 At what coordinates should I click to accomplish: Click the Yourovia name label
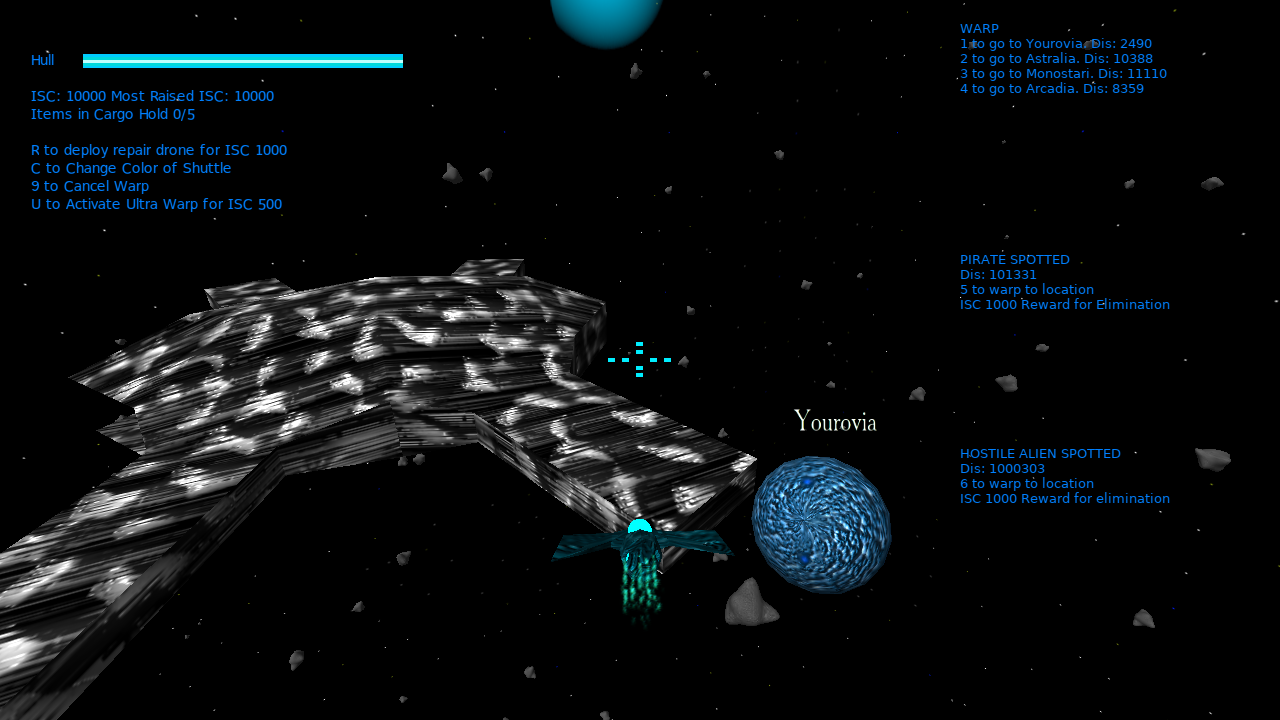coord(834,420)
